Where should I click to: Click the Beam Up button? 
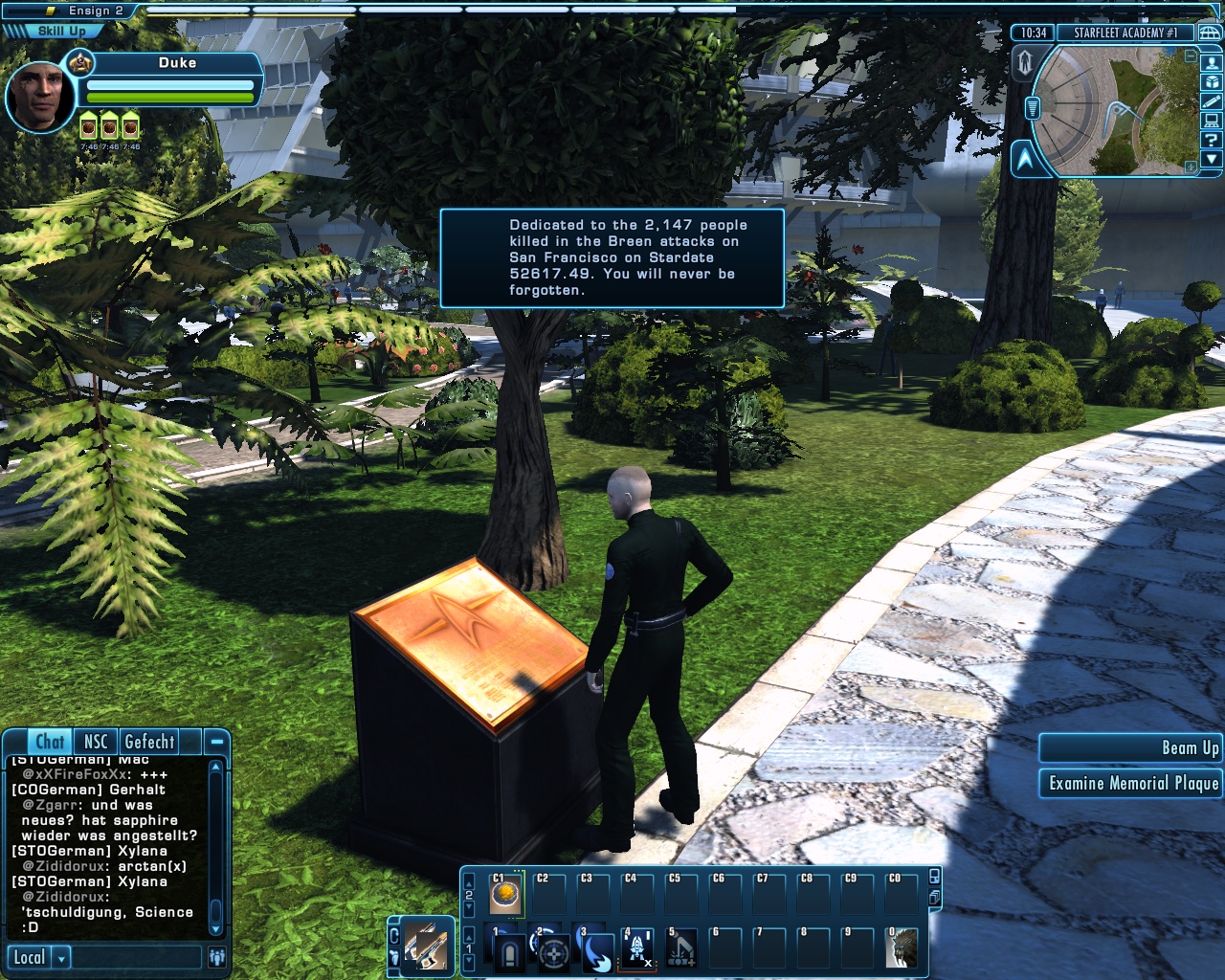[x=1131, y=748]
